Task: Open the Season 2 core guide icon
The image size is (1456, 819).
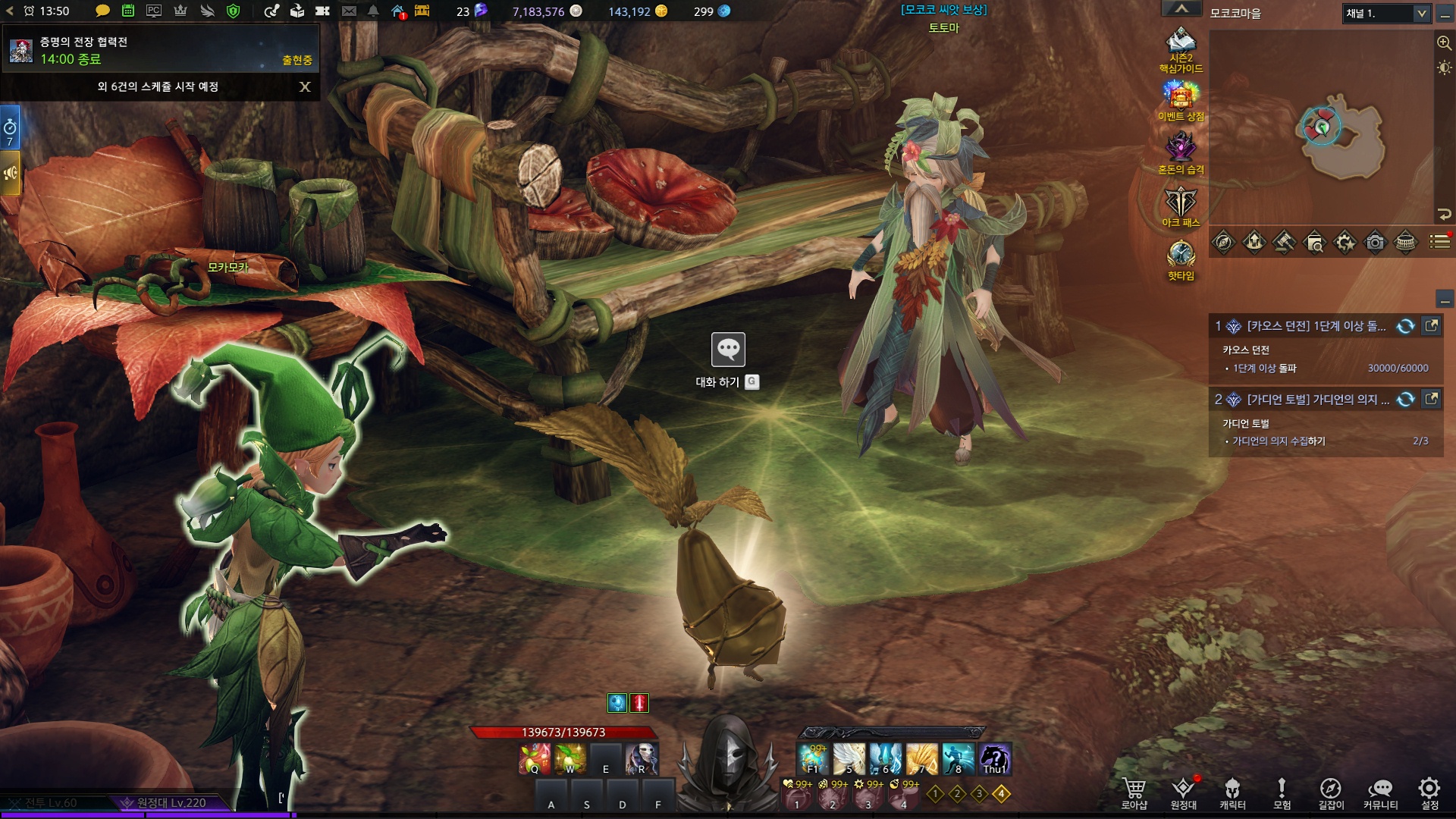Action: point(1181,44)
